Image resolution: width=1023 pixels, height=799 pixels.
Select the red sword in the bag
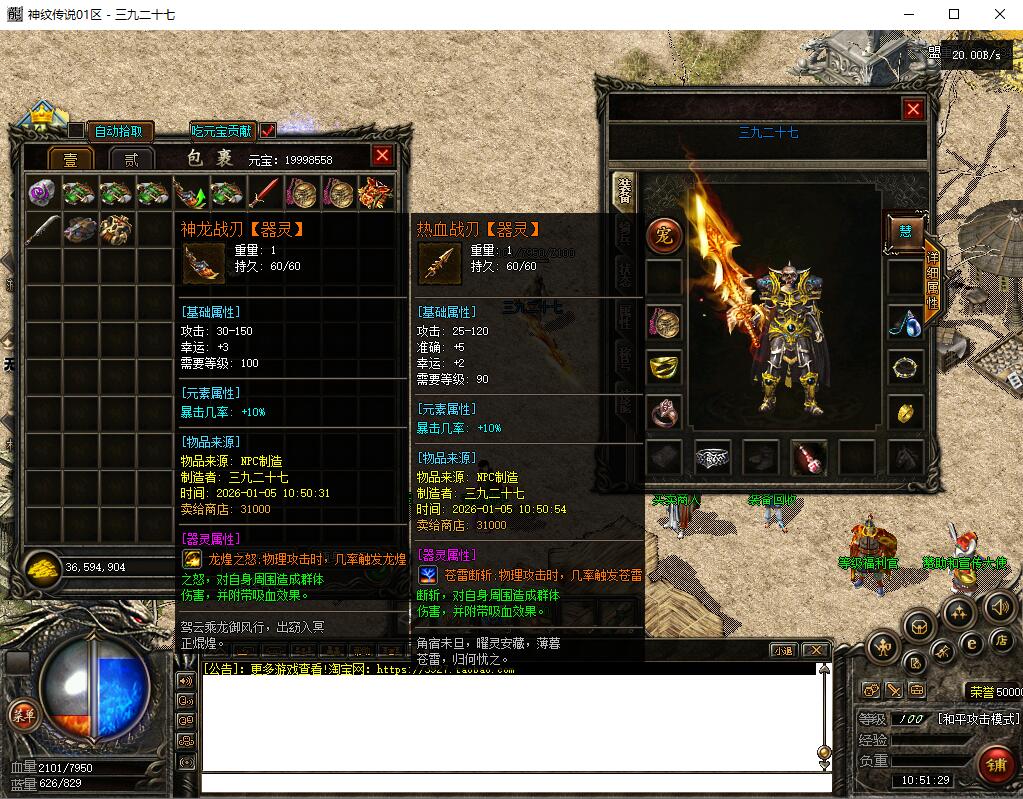tap(265, 193)
